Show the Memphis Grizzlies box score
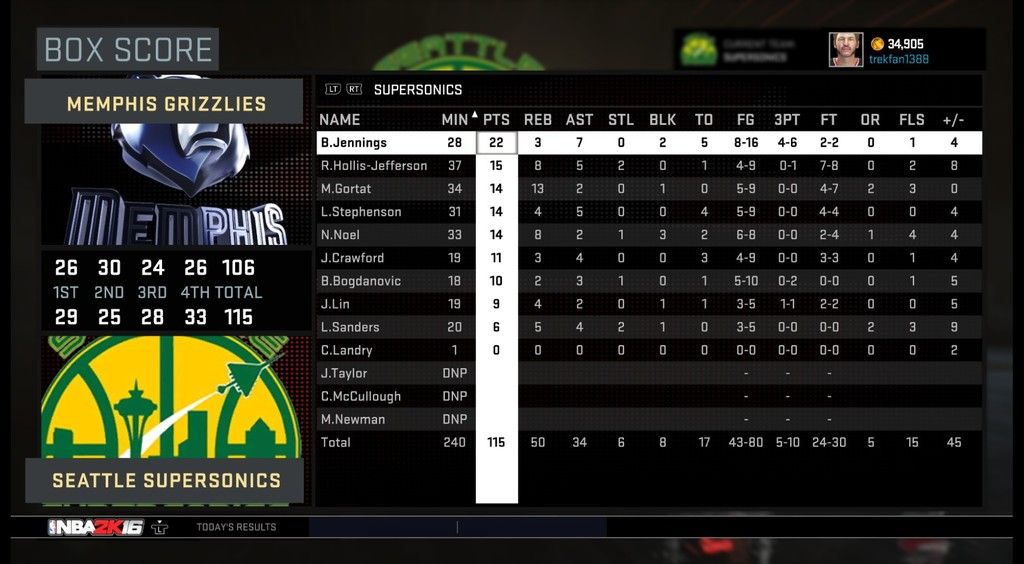Viewport: 1024px width, 564px height. [x=166, y=104]
